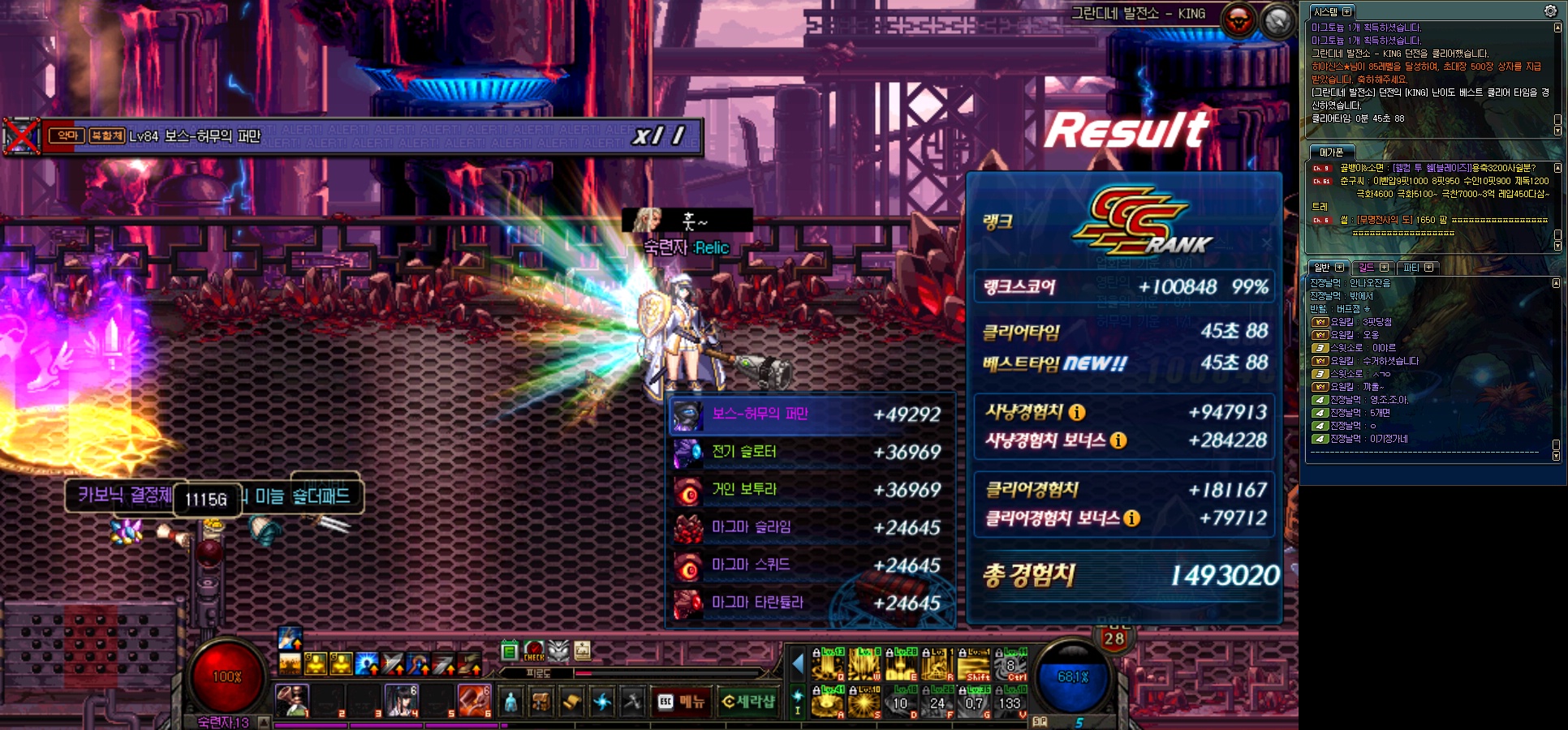The image size is (1568, 730).
Task: Open the quest scroll icon
Action: click(x=571, y=702)
